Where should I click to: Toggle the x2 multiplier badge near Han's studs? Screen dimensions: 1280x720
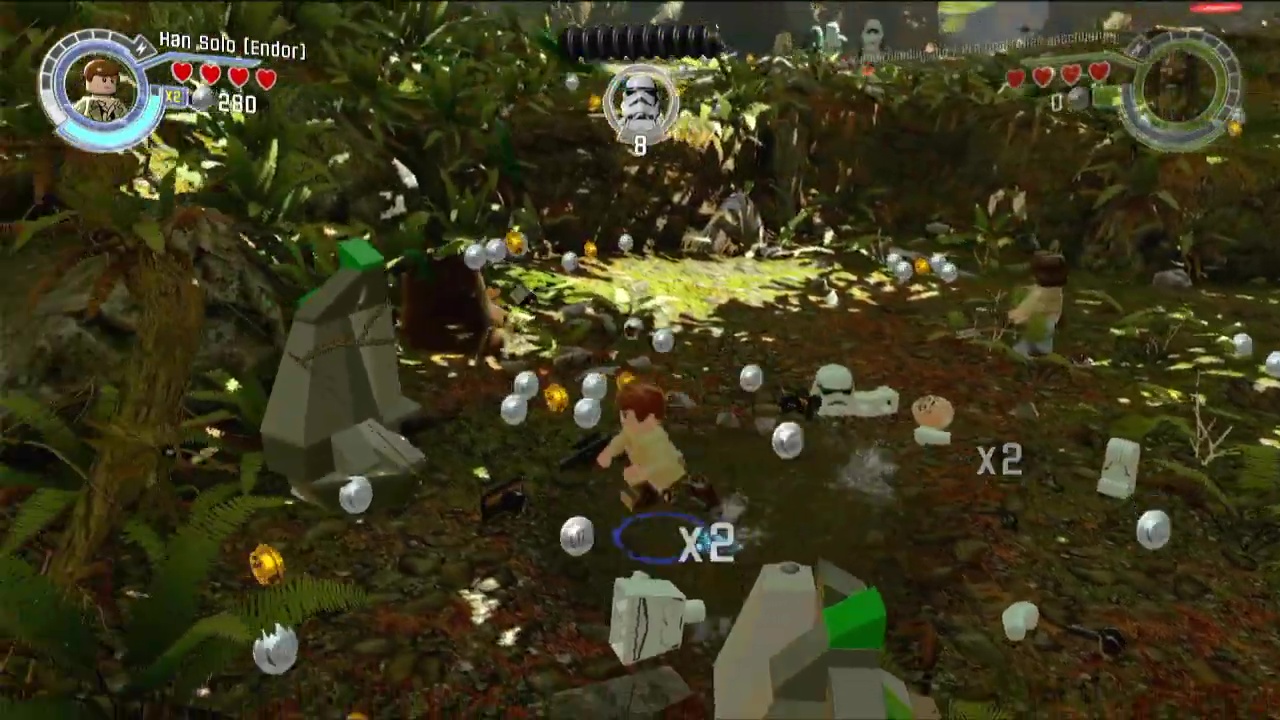coord(174,96)
